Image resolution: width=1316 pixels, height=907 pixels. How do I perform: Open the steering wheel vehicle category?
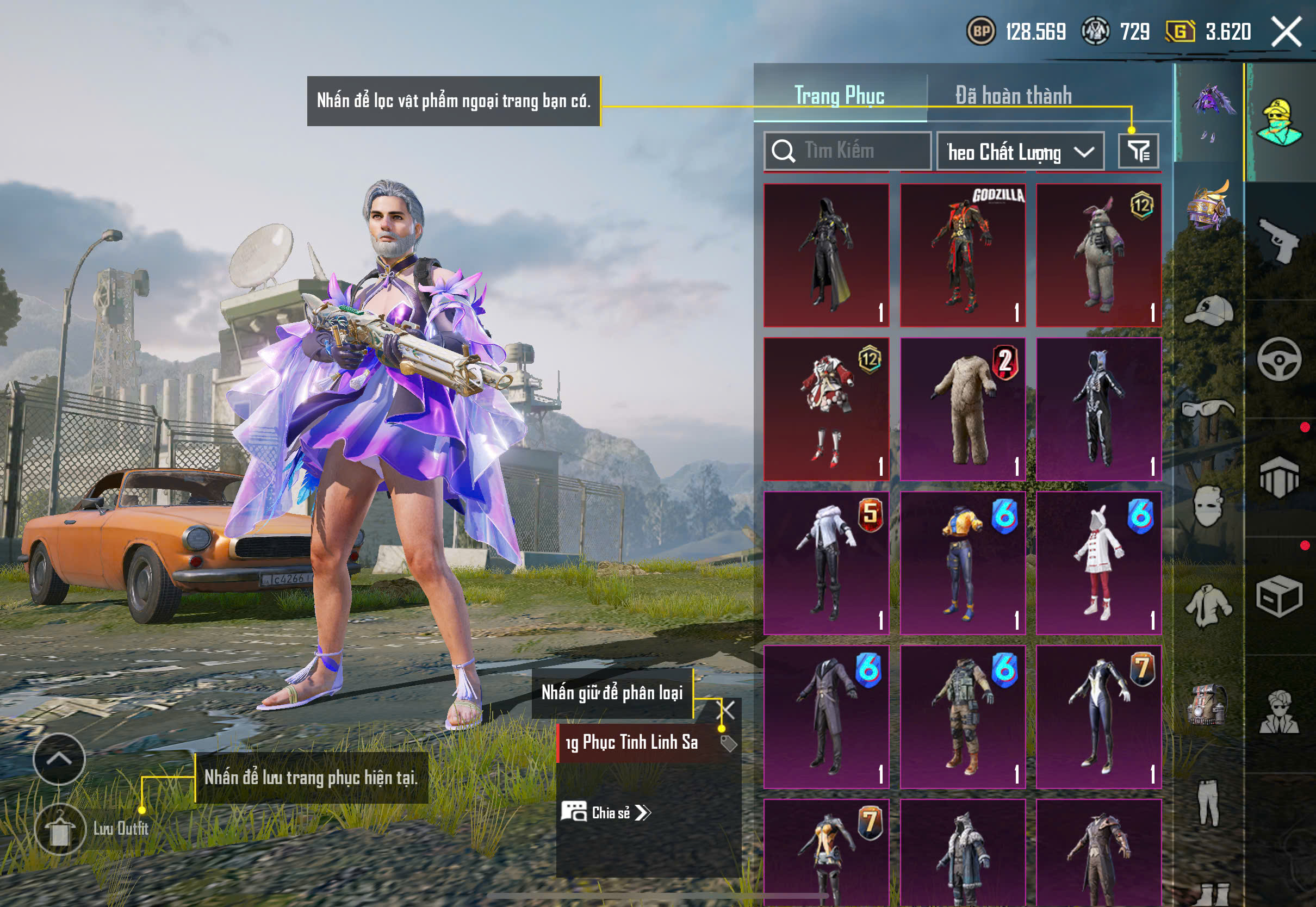tap(1279, 359)
